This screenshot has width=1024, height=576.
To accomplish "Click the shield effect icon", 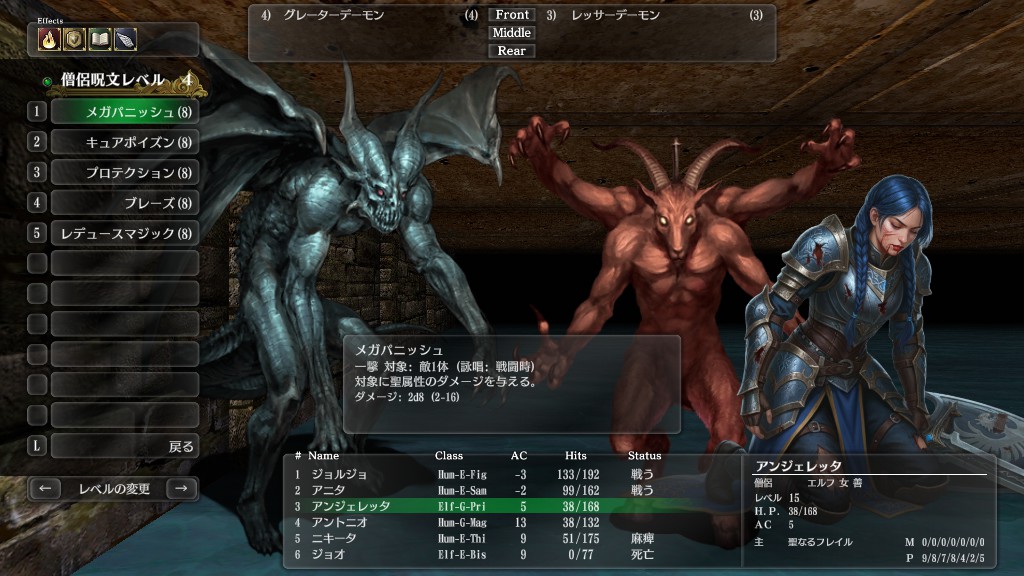I will point(74,39).
